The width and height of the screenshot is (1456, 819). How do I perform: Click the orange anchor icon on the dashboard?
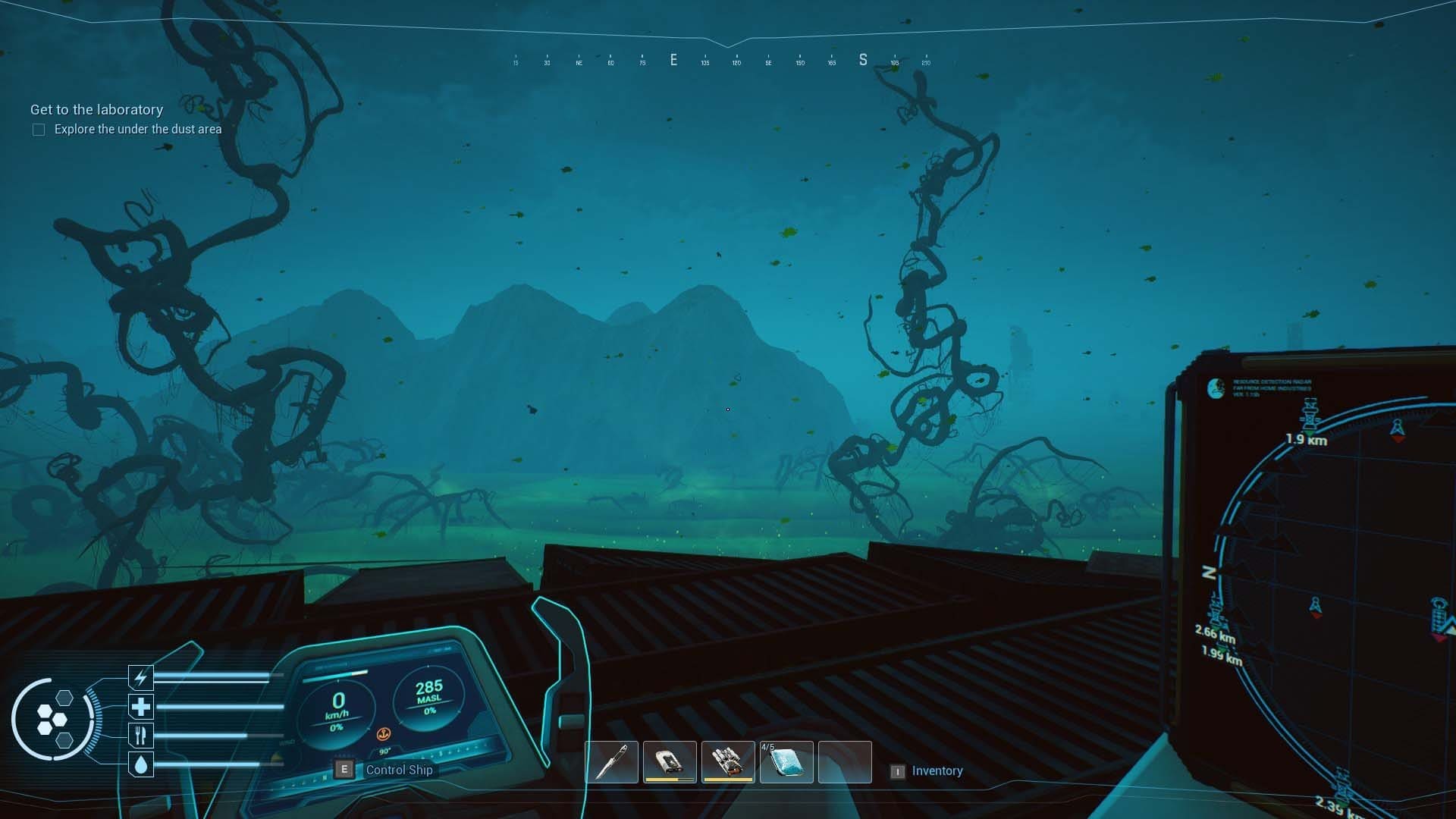click(x=384, y=734)
